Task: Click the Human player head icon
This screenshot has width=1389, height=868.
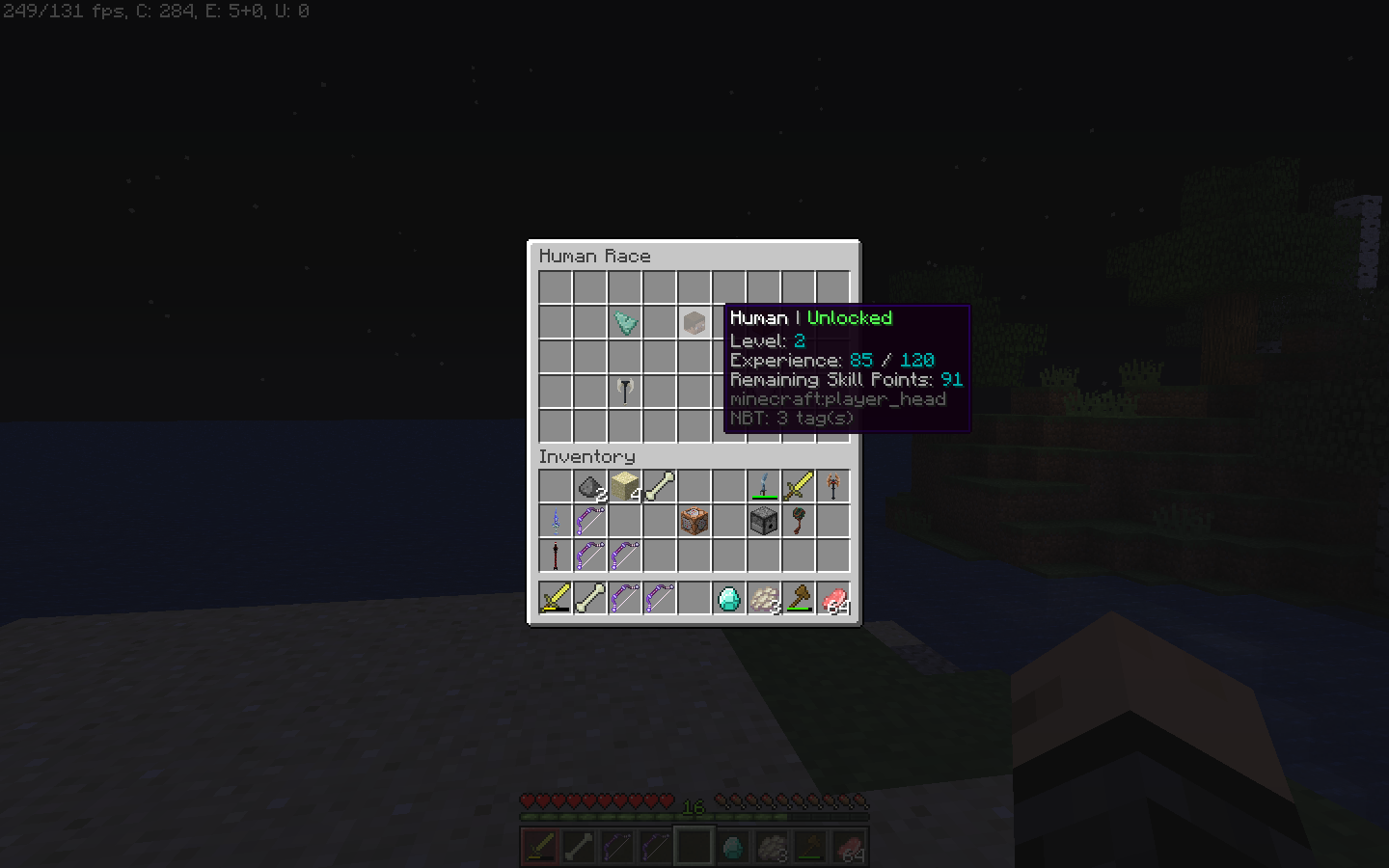Action: (694, 322)
